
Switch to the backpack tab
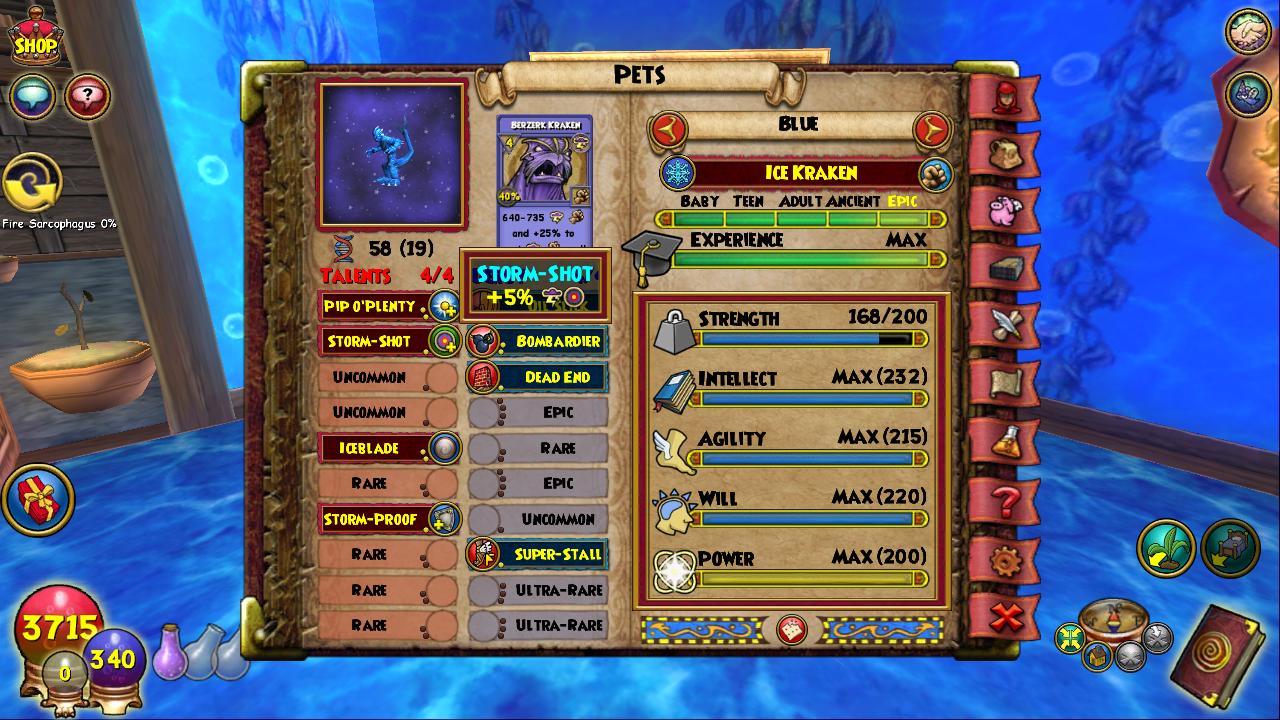1005,154
